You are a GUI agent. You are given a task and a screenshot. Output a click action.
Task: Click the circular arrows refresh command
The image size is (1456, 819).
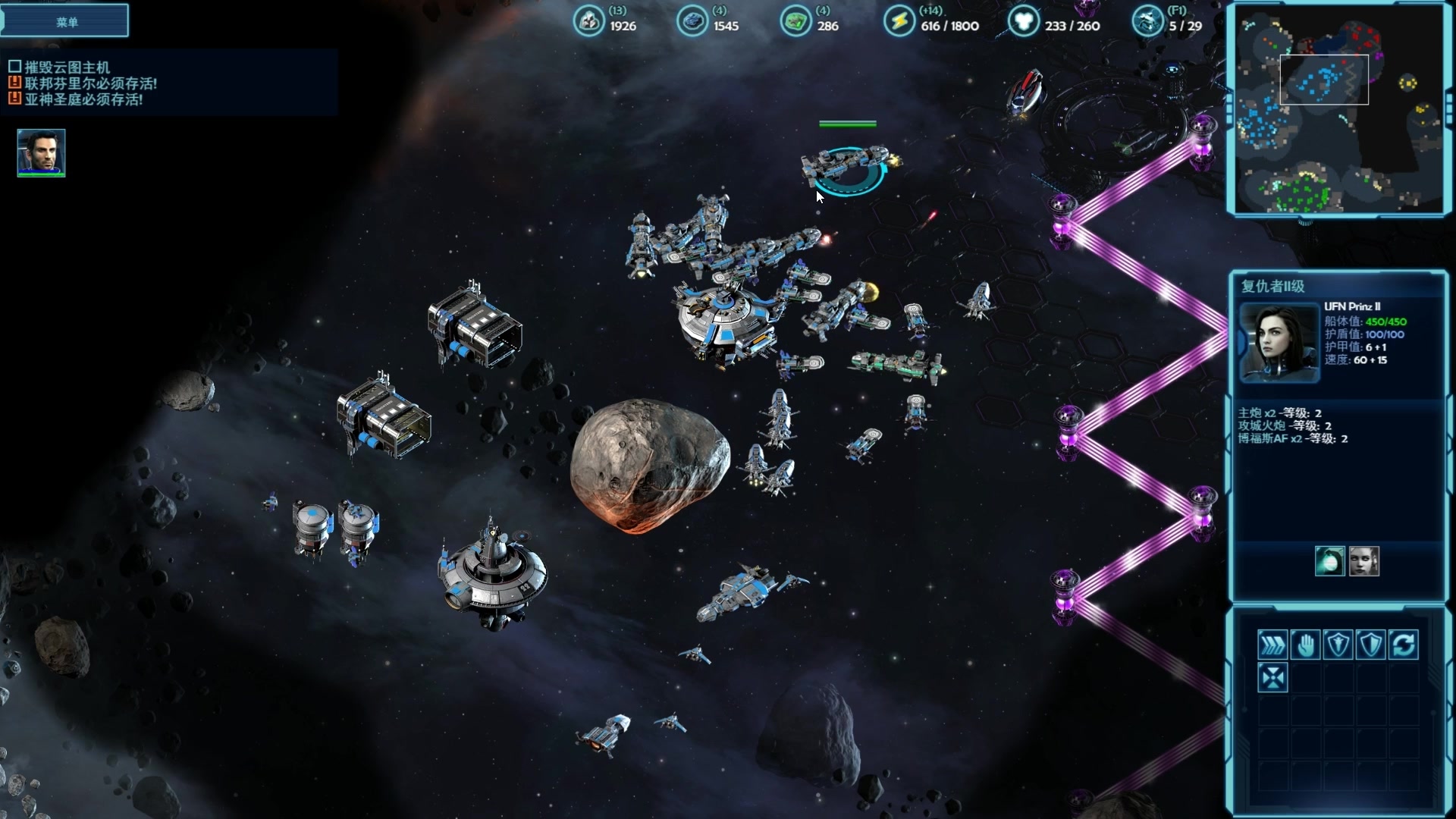pos(1404,645)
